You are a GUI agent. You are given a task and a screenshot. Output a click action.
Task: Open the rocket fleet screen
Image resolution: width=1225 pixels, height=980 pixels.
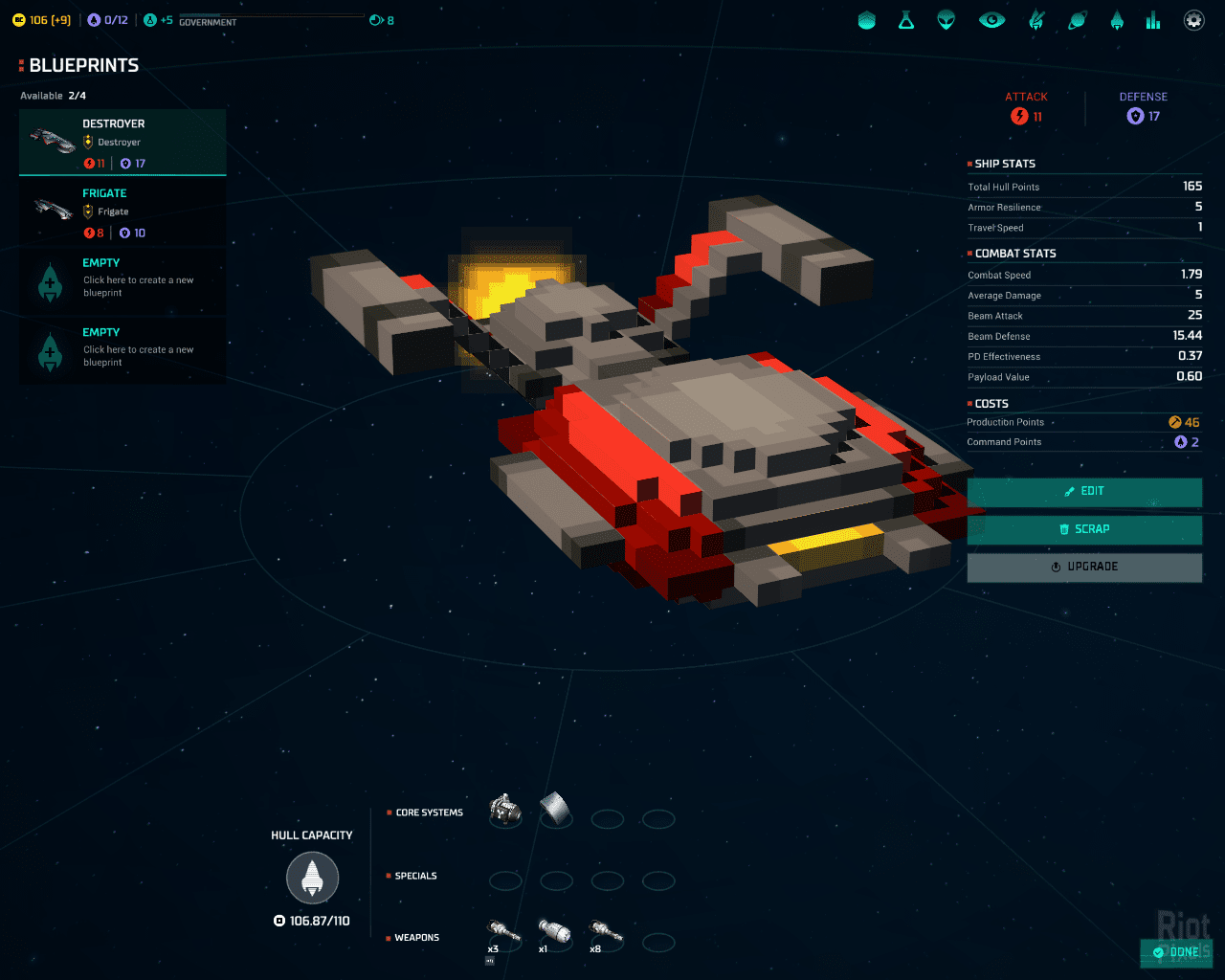(1117, 20)
